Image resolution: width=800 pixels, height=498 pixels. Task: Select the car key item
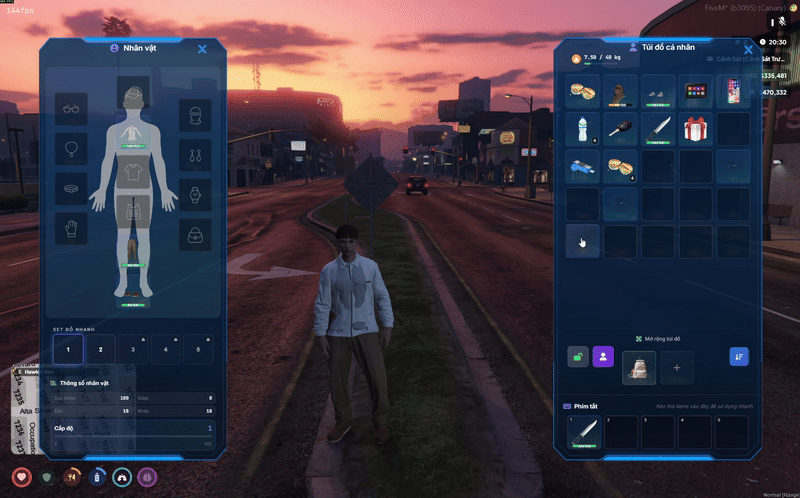click(x=620, y=128)
